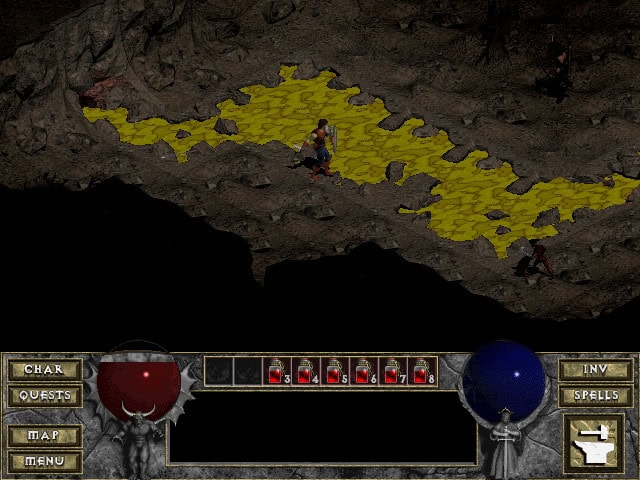This screenshot has height=480, width=640.
Task: Toggle the MAP overlay
Action: click(x=44, y=436)
